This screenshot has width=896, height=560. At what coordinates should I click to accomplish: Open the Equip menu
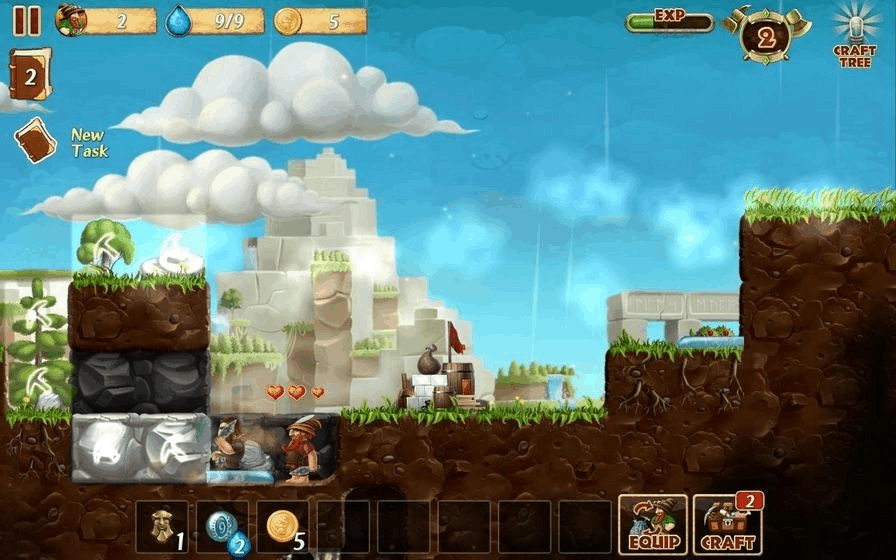point(652,525)
